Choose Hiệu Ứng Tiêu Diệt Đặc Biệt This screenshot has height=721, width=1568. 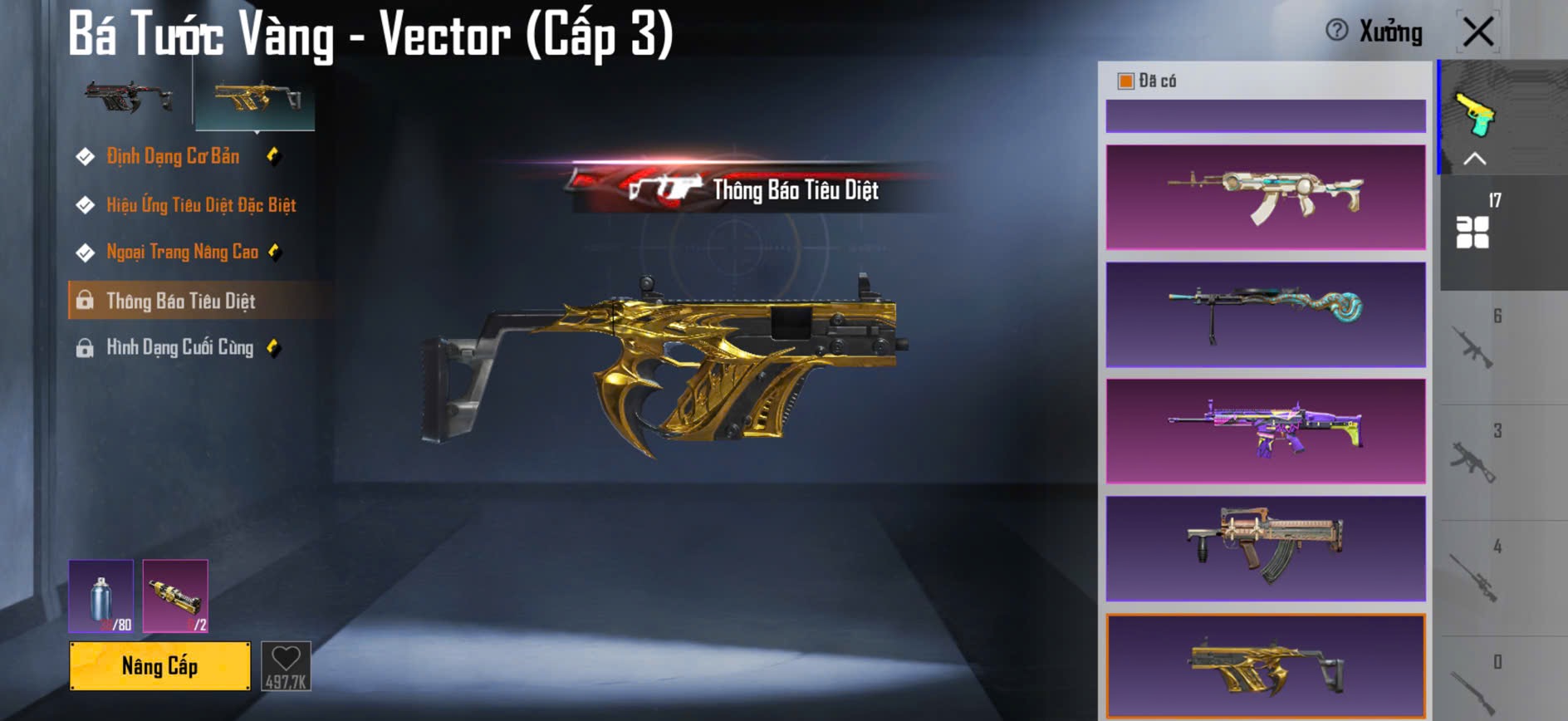(x=200, y=205)
